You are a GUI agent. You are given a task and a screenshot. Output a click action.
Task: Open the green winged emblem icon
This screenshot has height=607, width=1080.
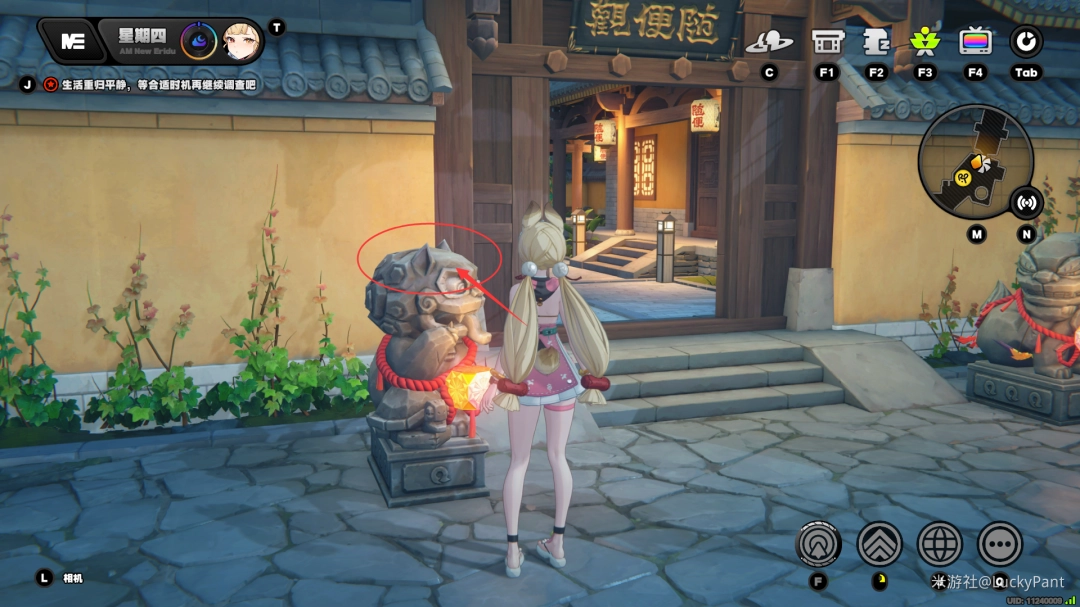tap(925, 42)
